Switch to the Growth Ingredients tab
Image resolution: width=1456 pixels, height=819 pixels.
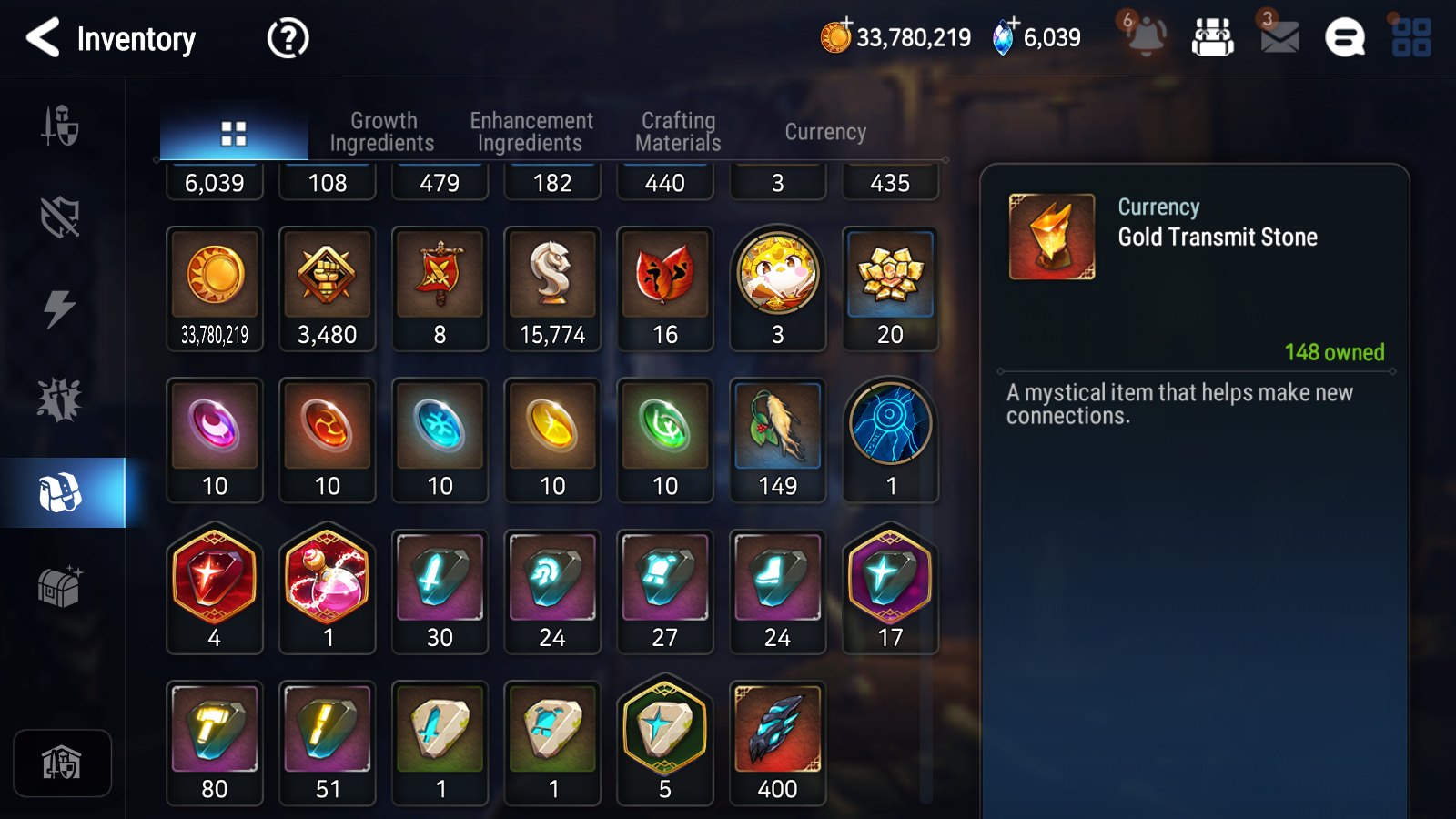(382, 132)
